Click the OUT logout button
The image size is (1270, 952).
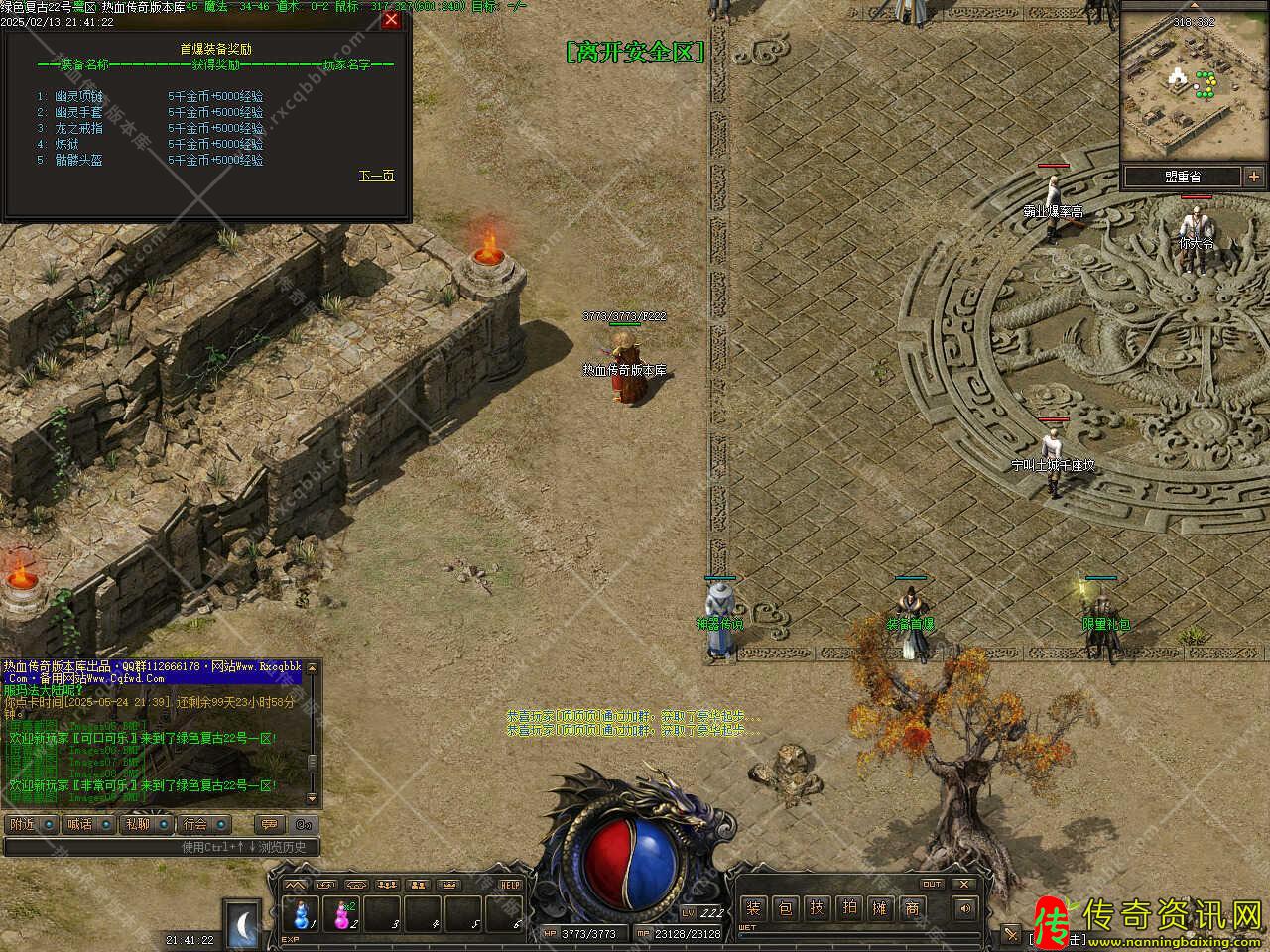coord(932,884)
